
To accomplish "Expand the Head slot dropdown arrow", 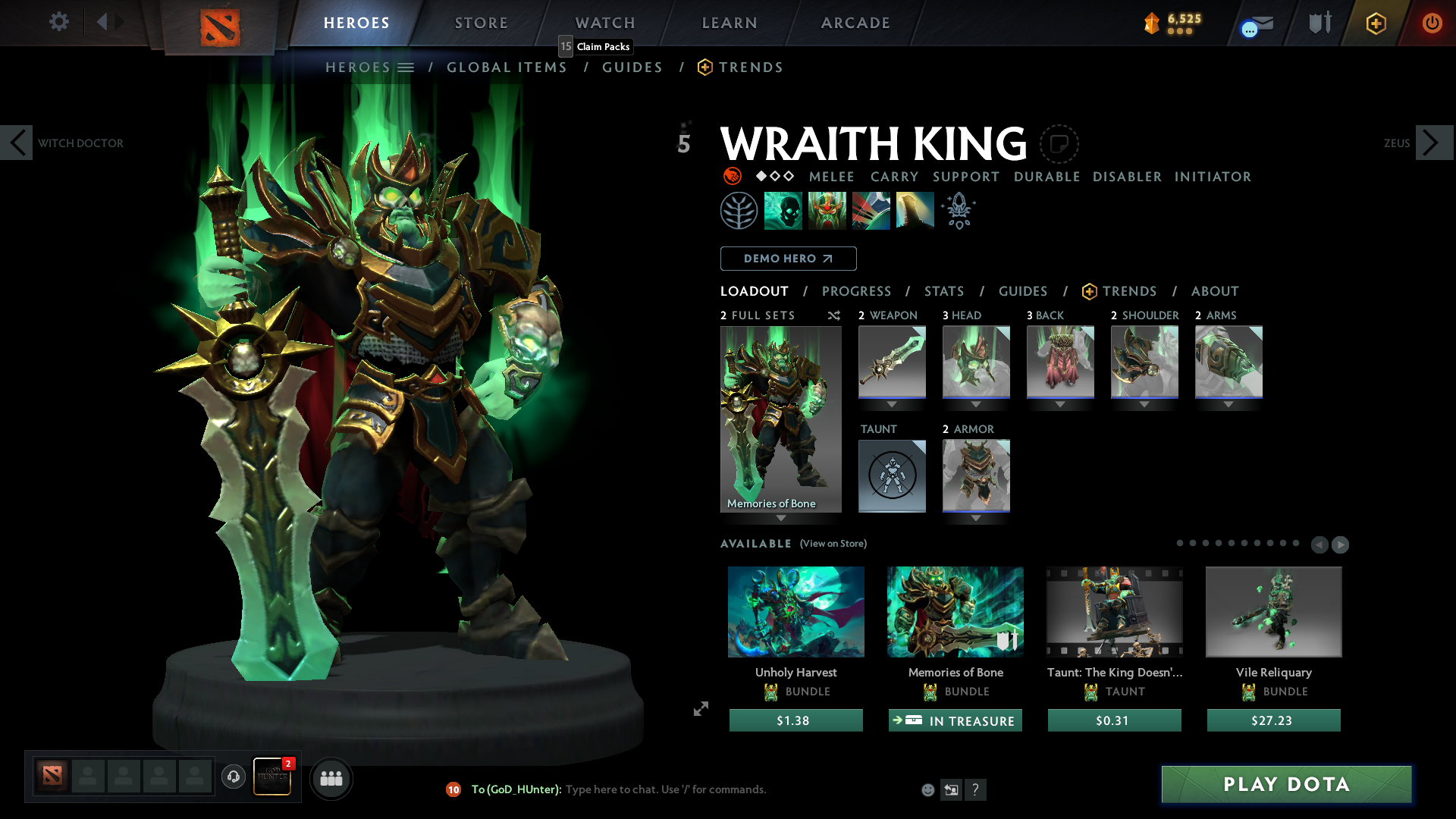I will pos(976,404).
